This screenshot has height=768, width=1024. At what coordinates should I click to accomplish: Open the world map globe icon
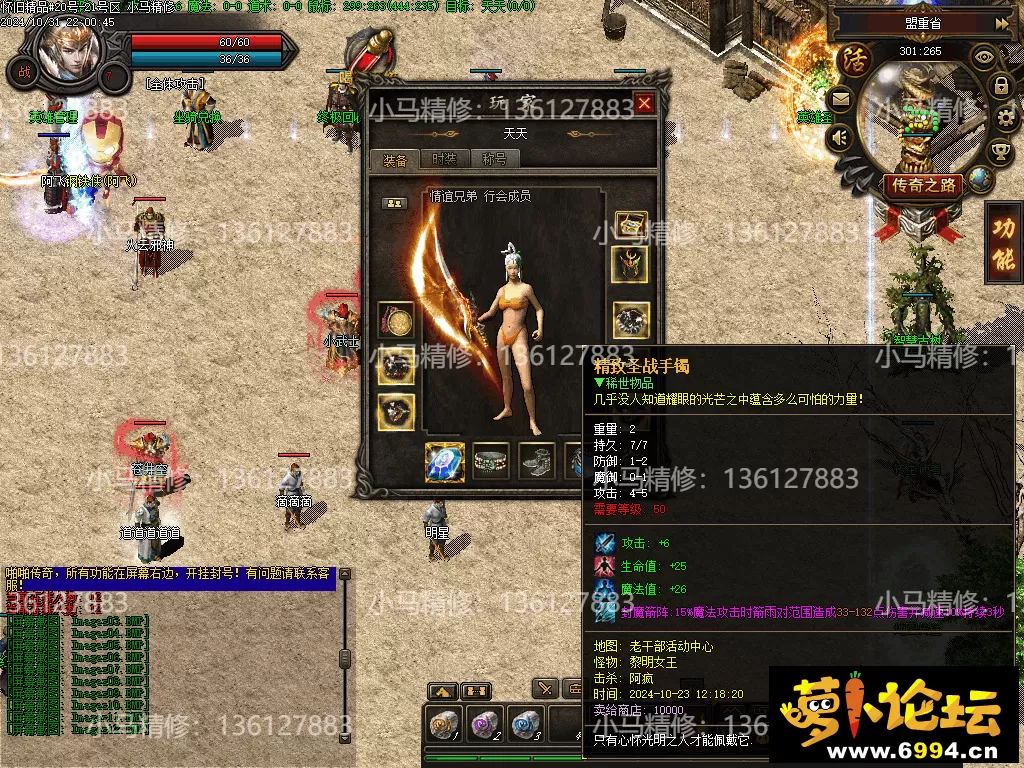981,178
